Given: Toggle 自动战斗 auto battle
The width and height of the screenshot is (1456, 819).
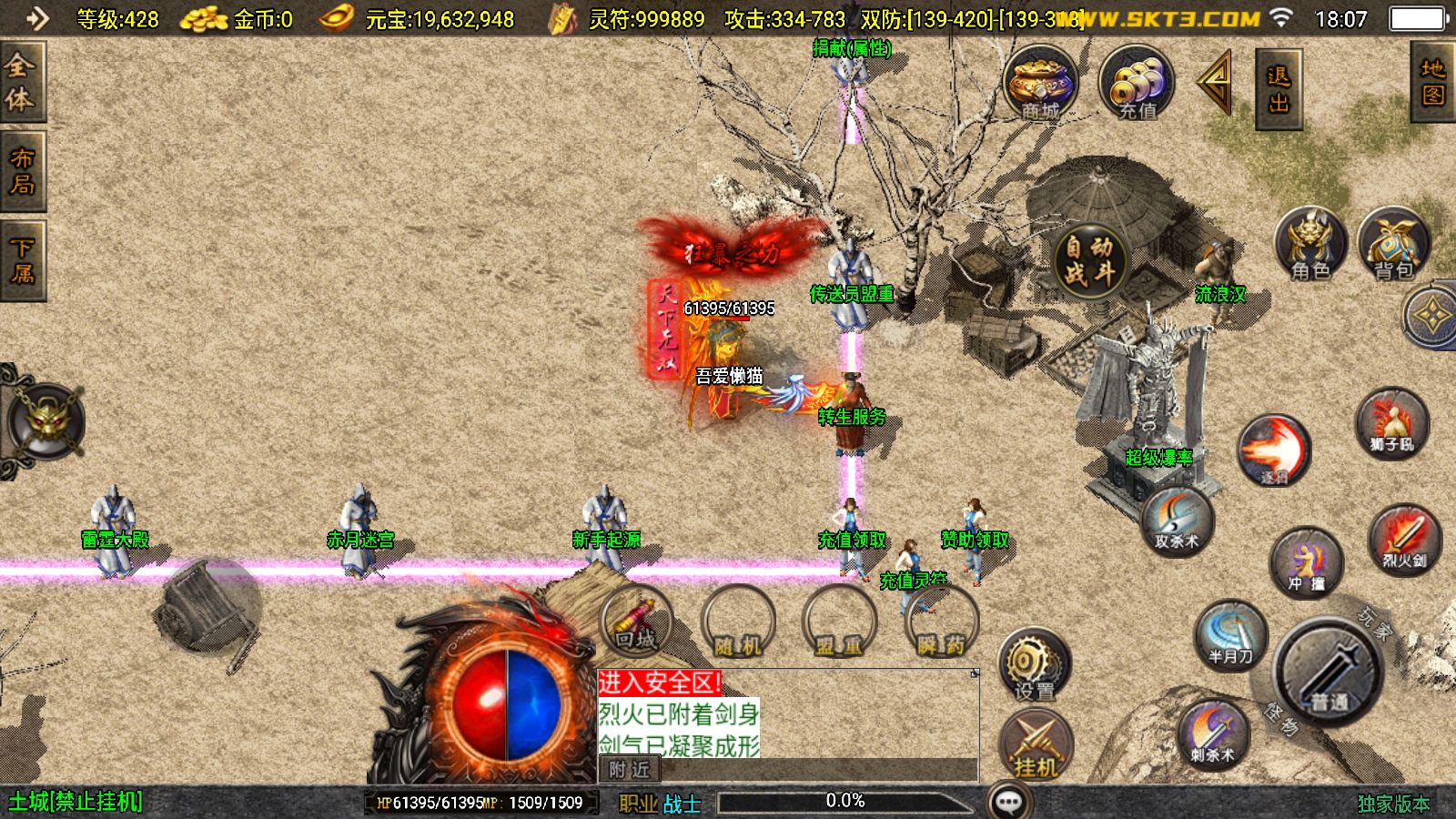Looking at the screenshot, I should coord(1089,259).
